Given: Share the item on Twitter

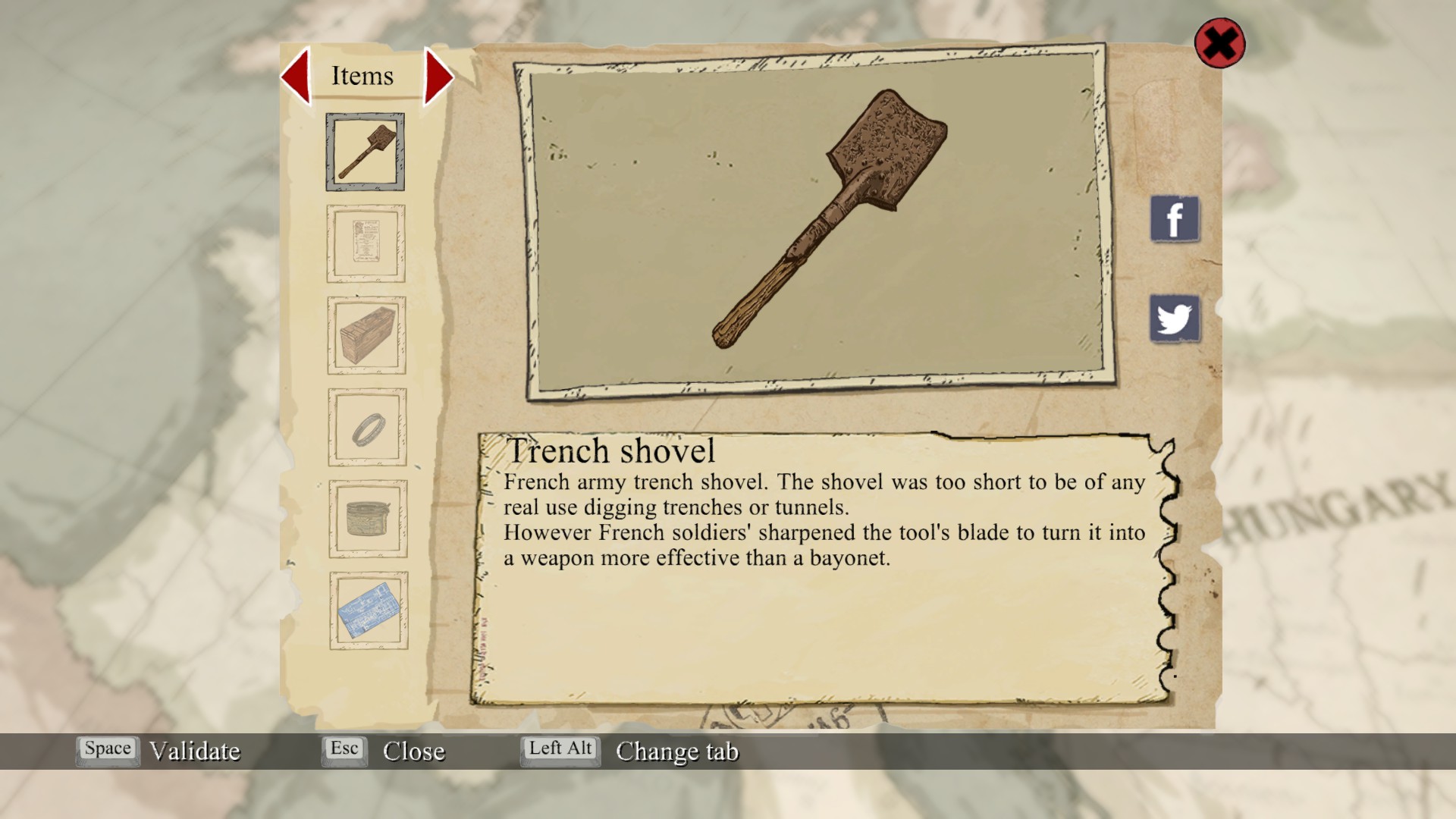Looking at the screenshot, I should pos(1175,318).
